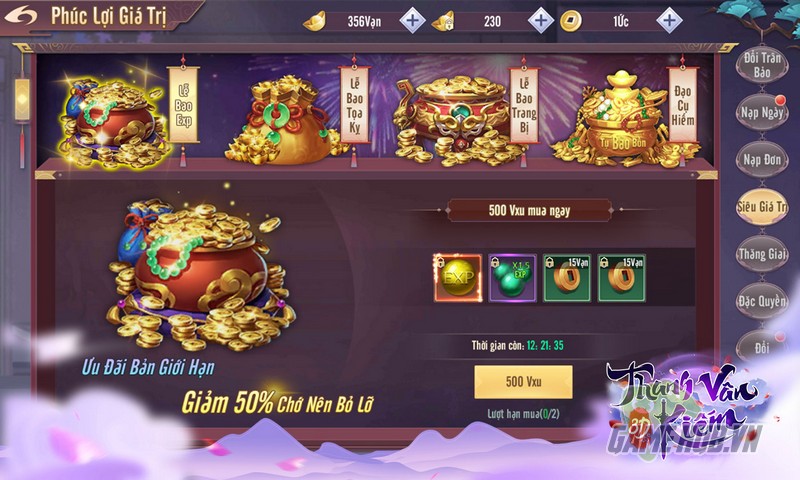Go back using the arrow button
Viewport: 800px width, 480px height.
point(25,16)
